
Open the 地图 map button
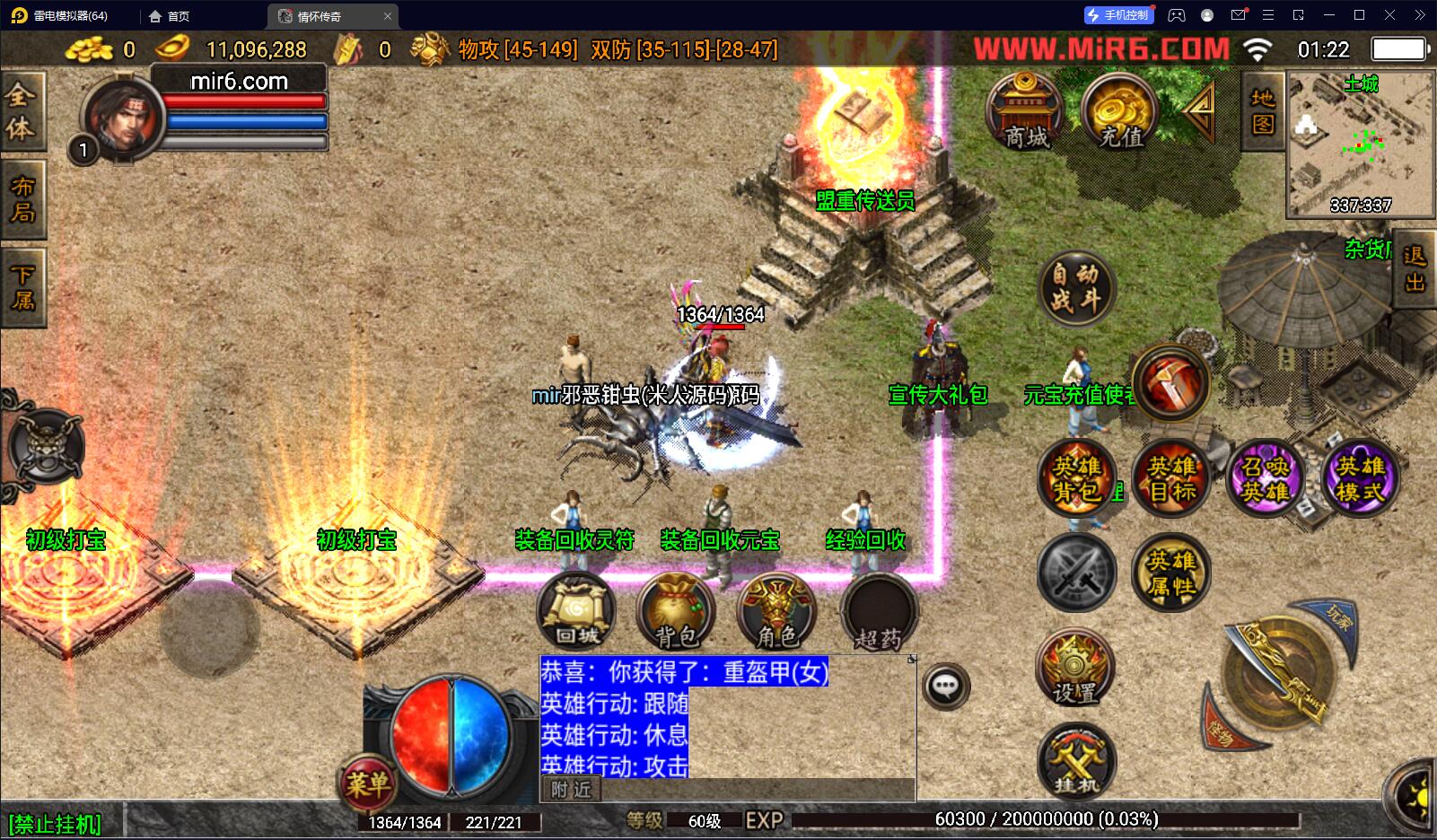coord(1263,110)
